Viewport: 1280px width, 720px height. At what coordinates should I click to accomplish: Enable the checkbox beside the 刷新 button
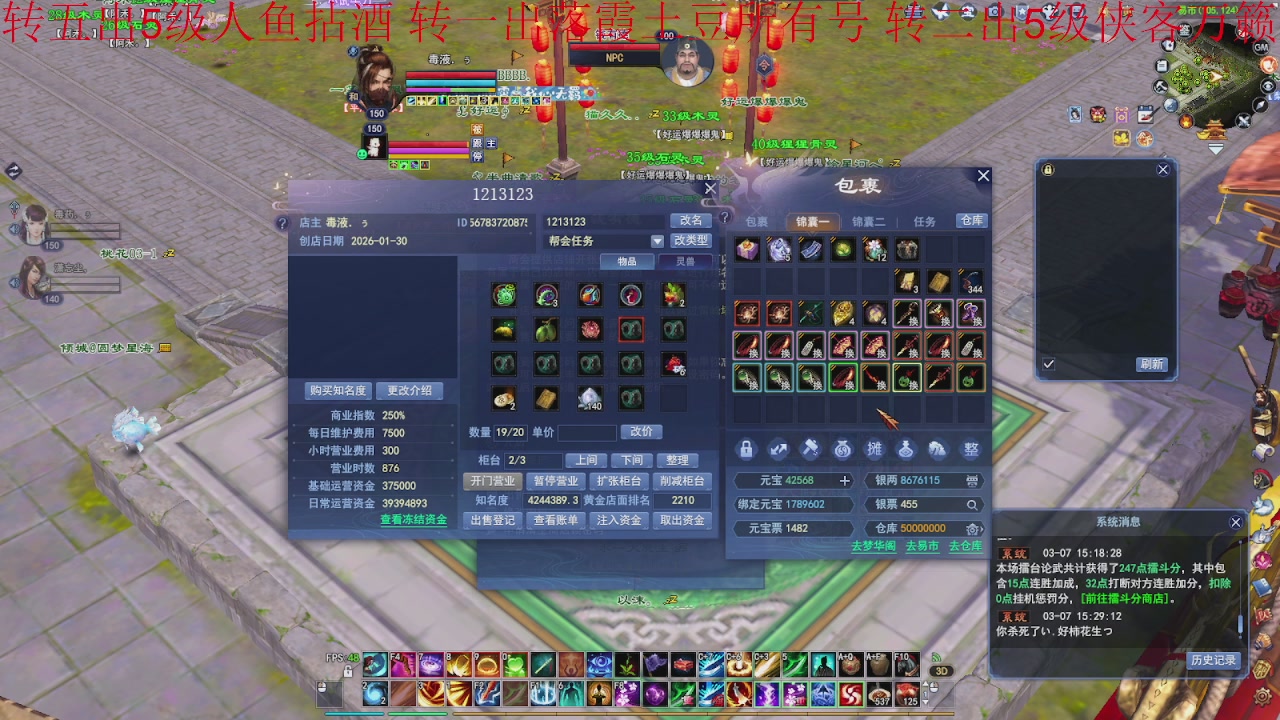(x=1048, y=364)
